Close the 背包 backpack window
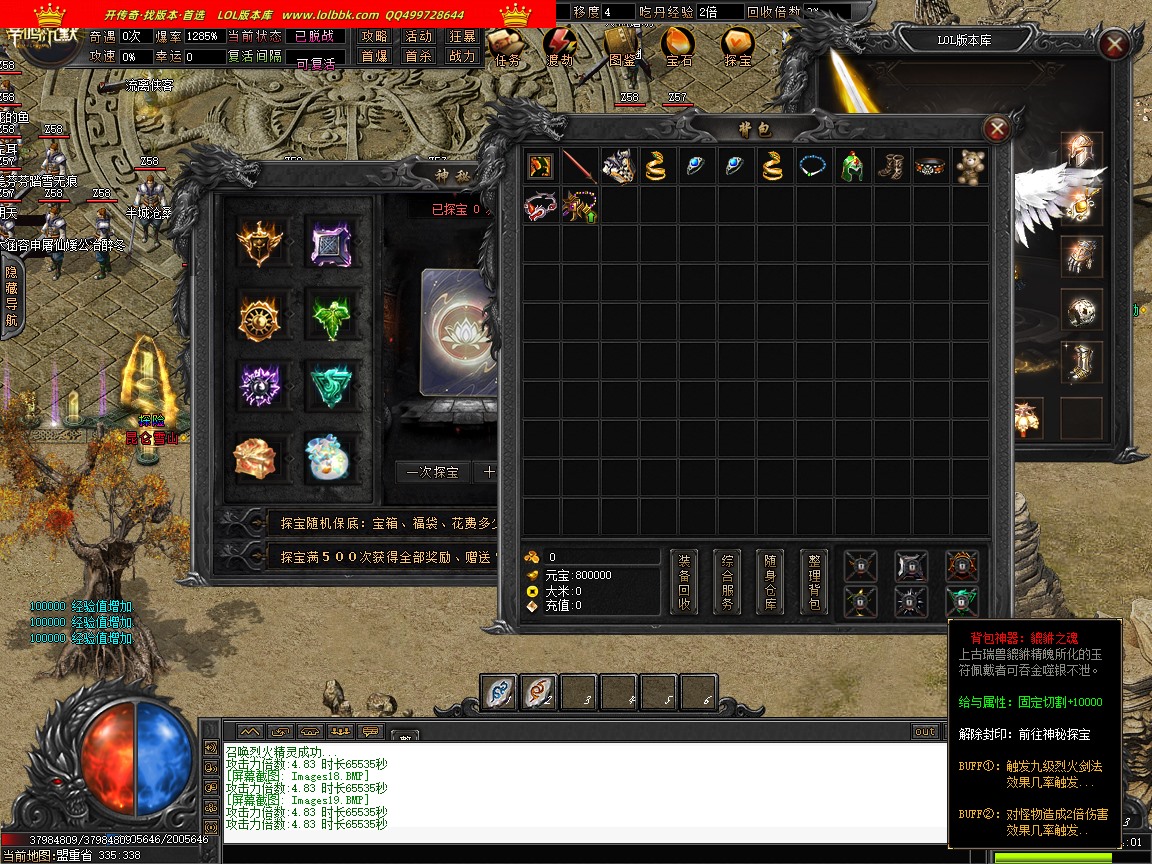 pyautogui.click(x=996, y=128)
